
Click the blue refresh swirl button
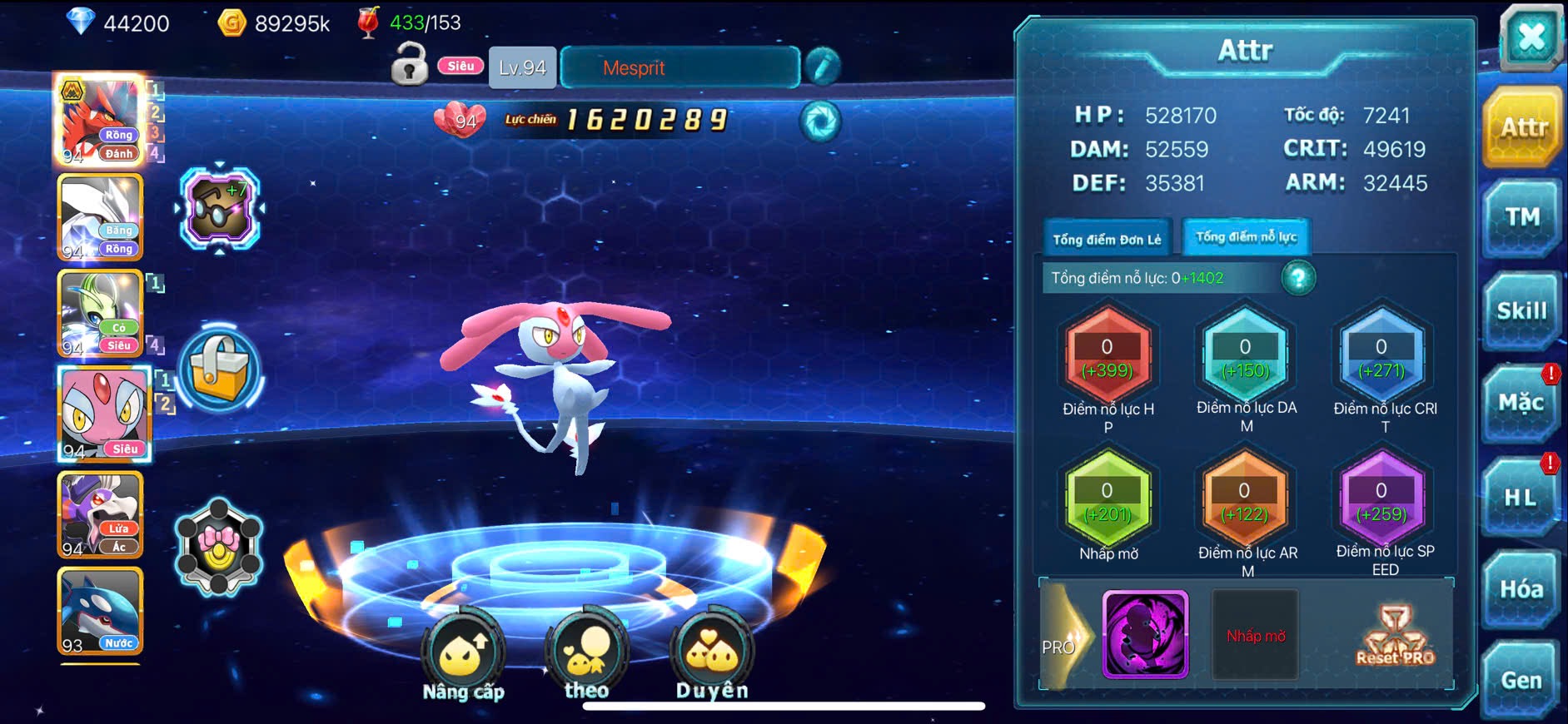click(820, 121)
